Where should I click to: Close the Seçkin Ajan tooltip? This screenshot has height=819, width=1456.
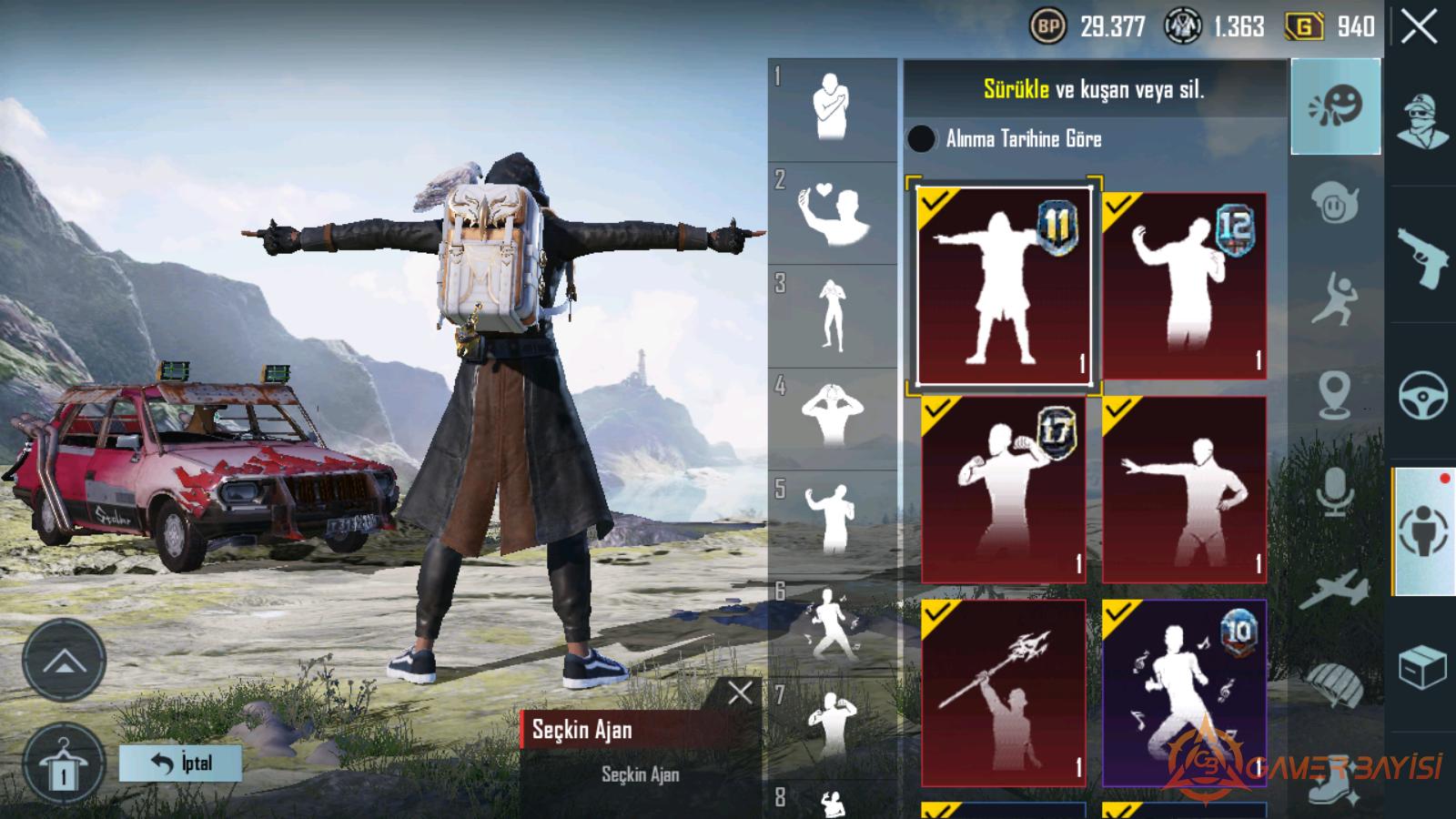click(x=740, y=693)
